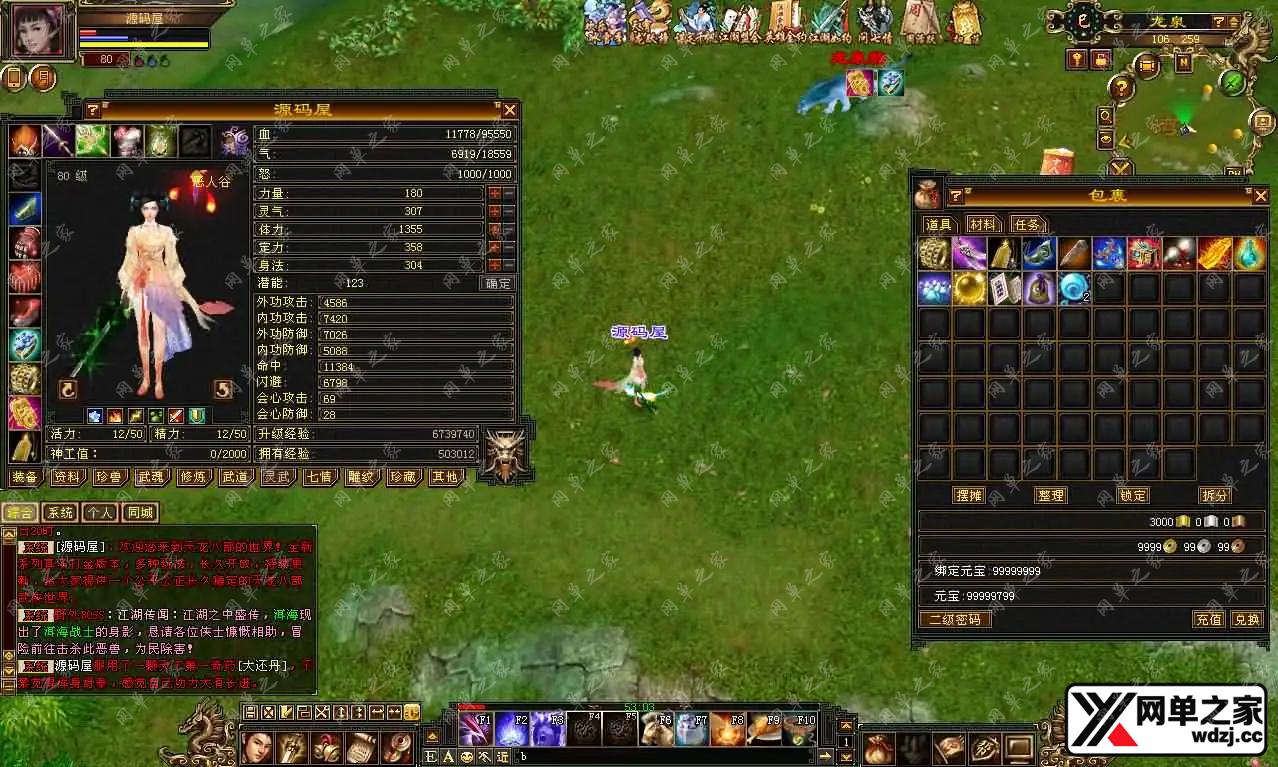1278x767 pixels.
Task: Confirm attribute points with 确定
Action: 498,283
